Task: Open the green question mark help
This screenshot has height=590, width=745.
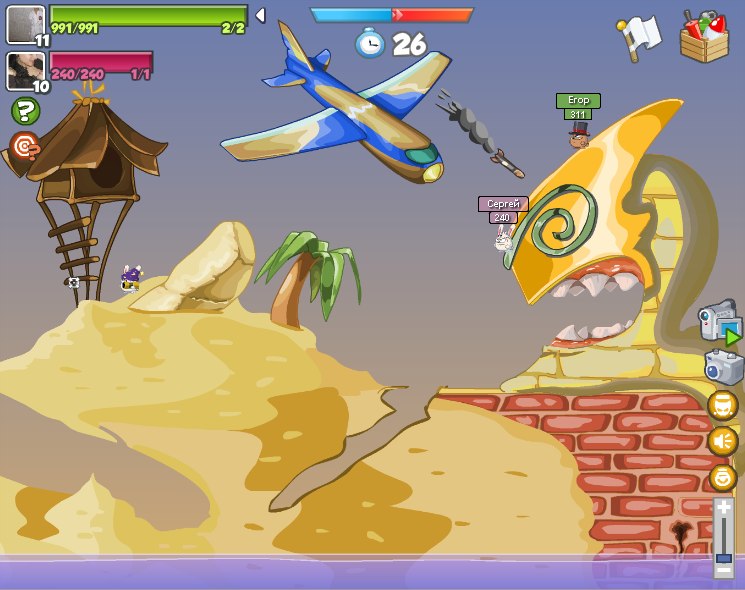Action: pos(25,111)
